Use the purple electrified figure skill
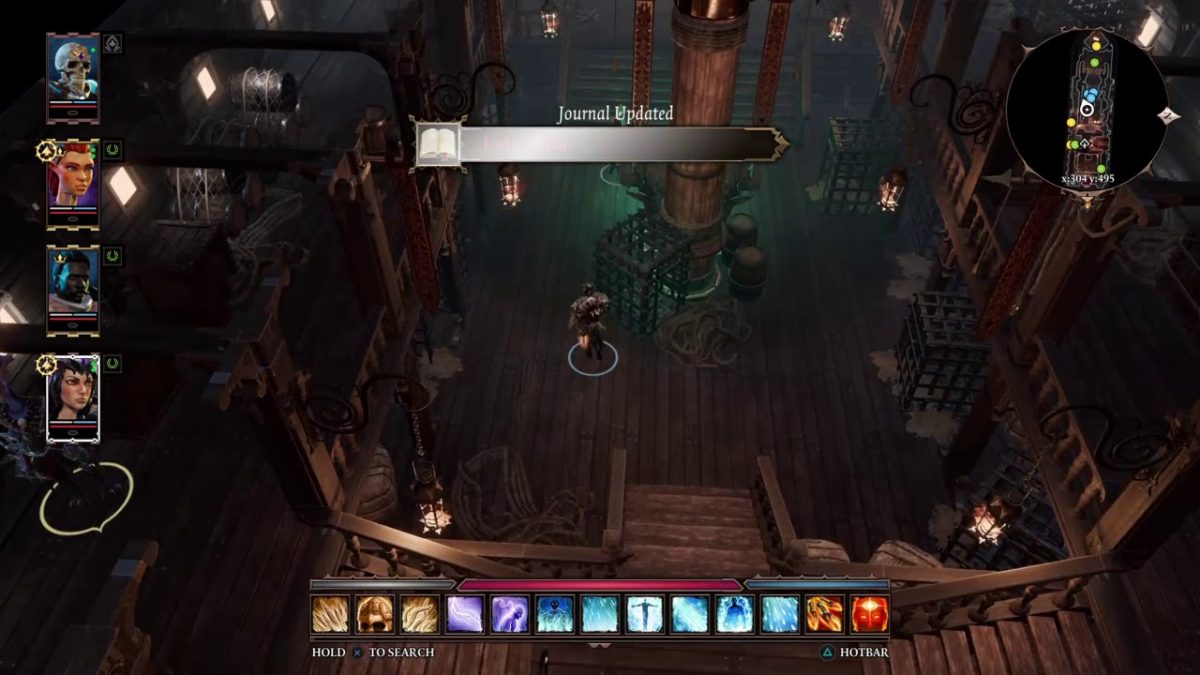The width and height of the screenshot is (1200, 675). pos(510,614)
